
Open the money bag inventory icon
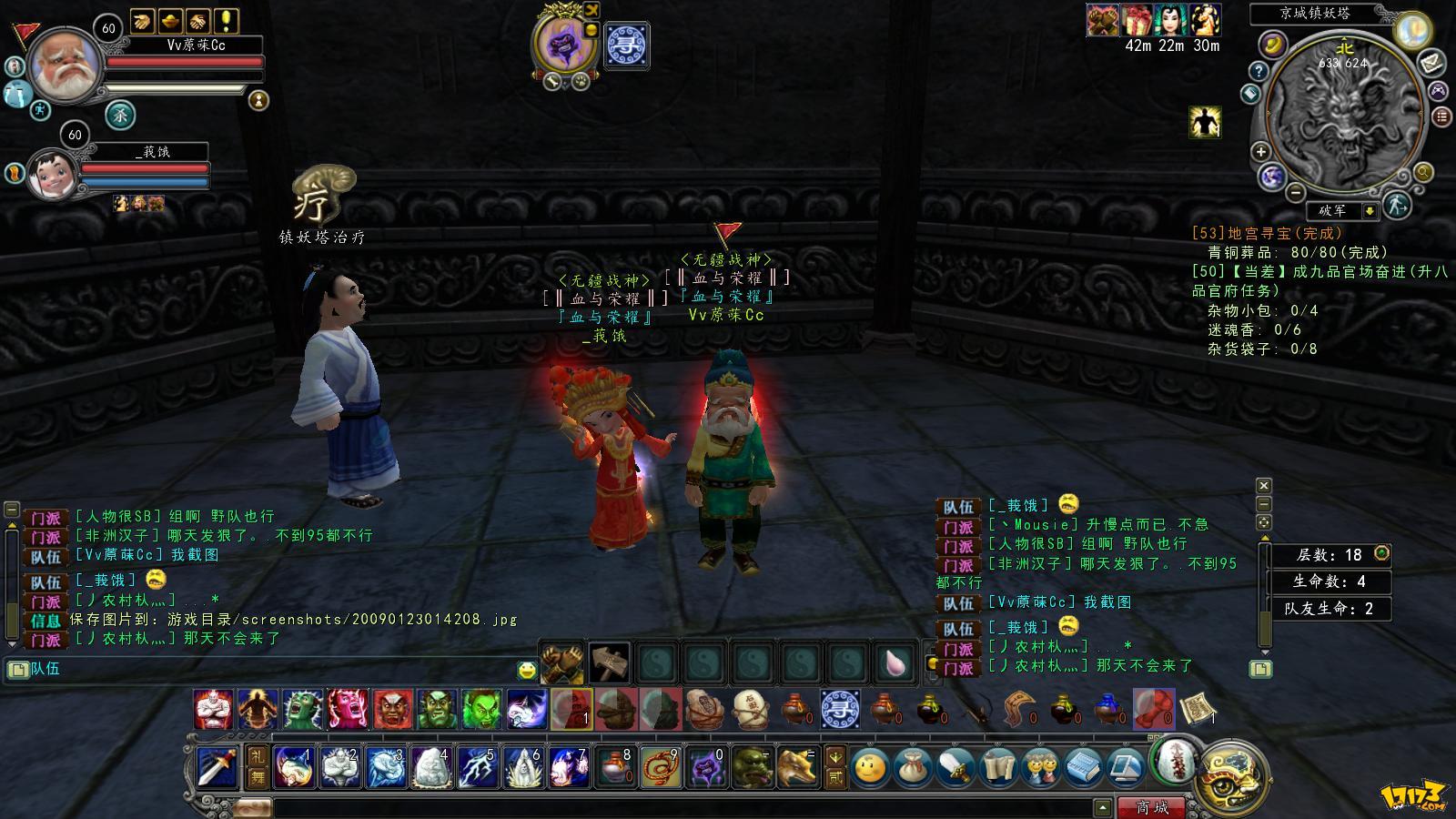tap(912, 768)
